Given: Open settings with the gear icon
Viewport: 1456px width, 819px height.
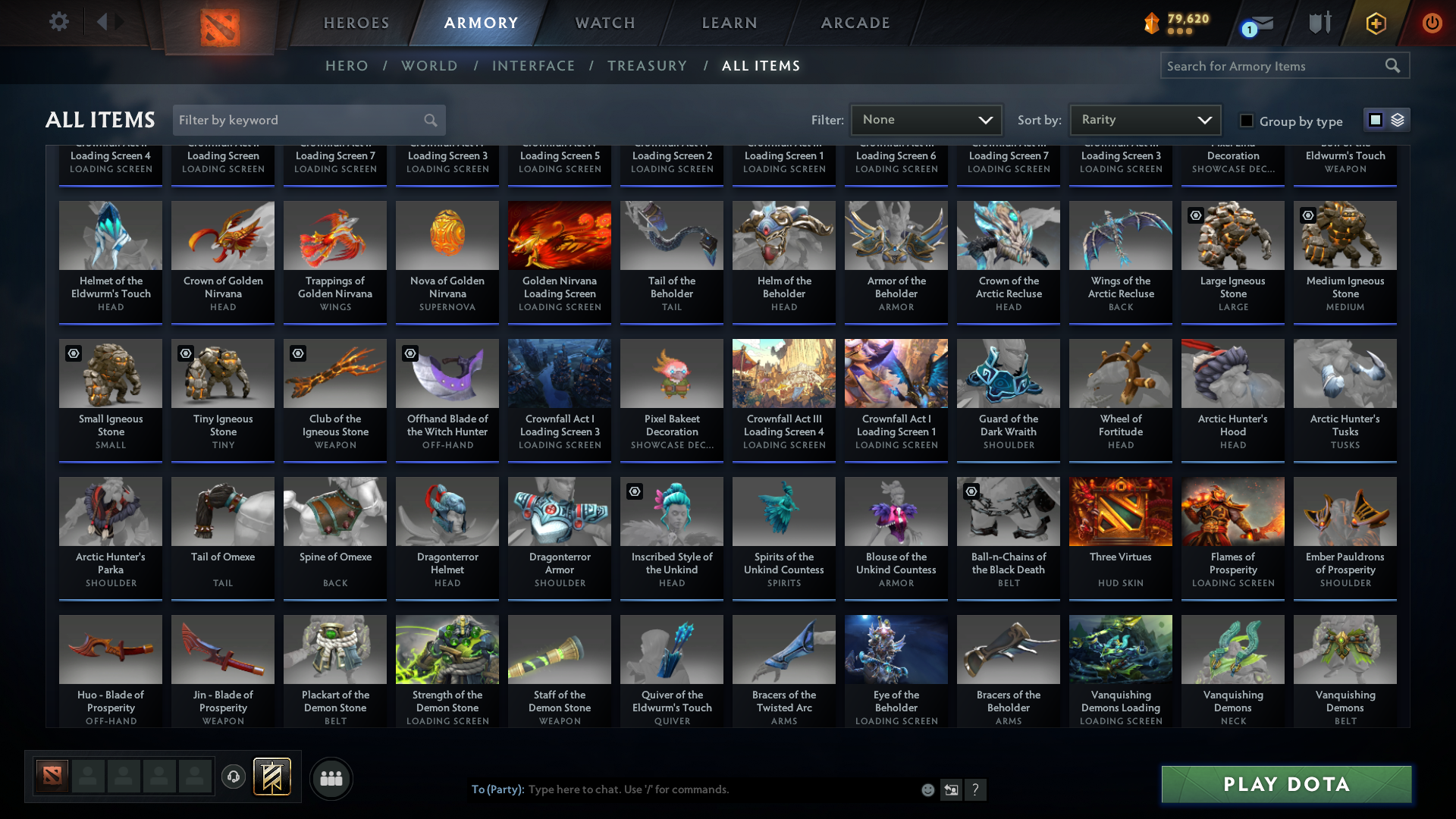Looking at the screenshot, I should pyautogui.click(x=59, y=21).
